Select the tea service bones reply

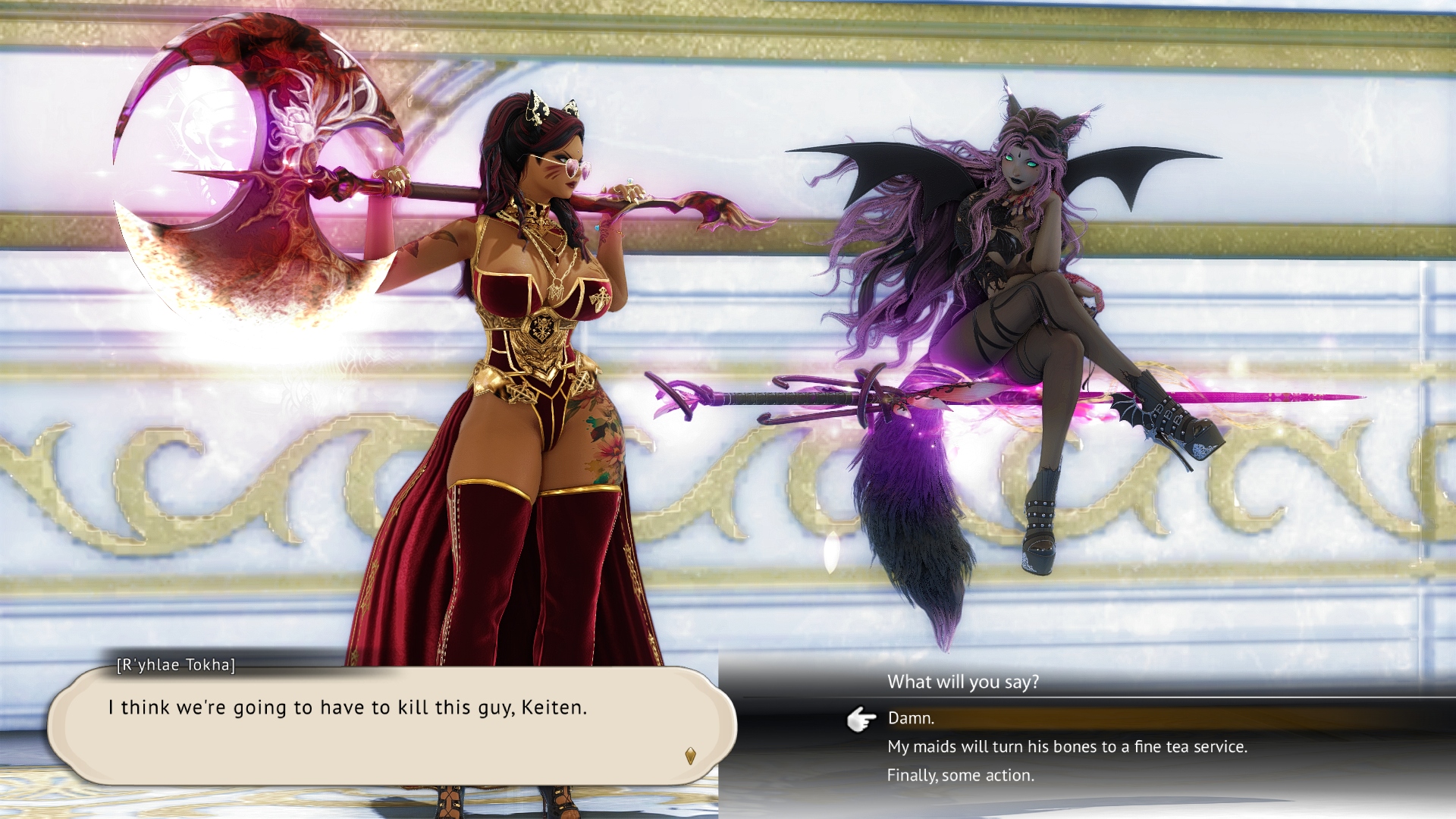pyautogui.click(x=1066, y=747)
